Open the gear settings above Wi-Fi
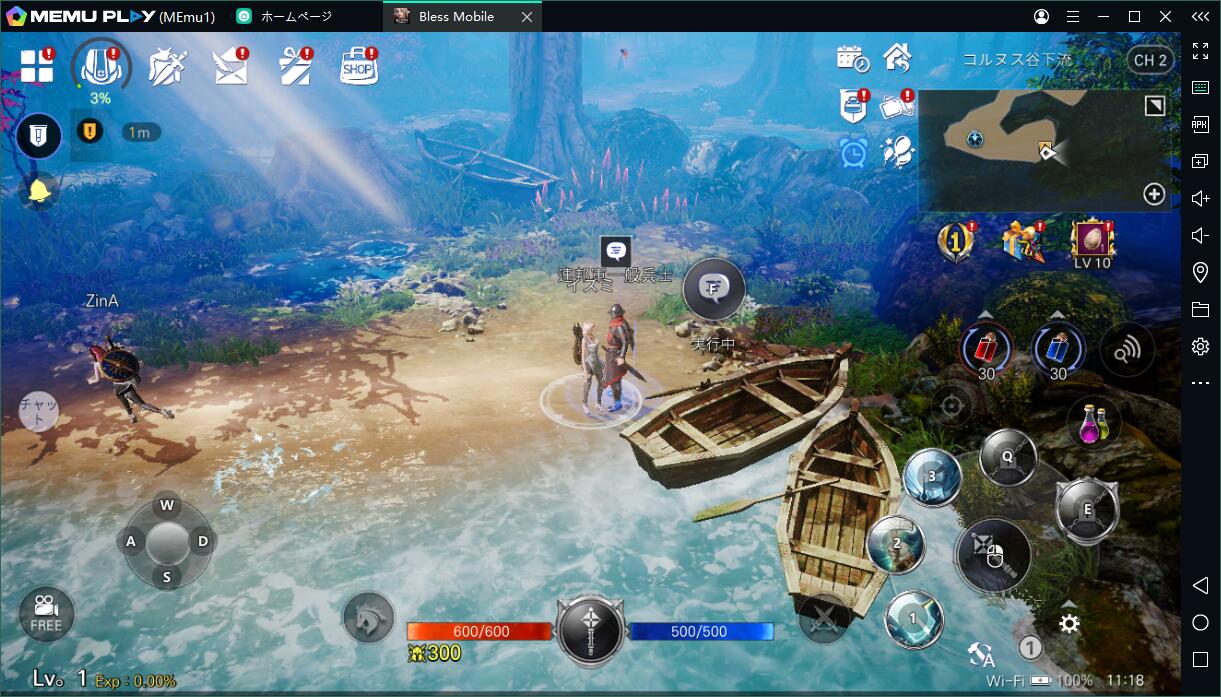The height and width of the screenshot is (697, 1221). tap(1069, 623)
